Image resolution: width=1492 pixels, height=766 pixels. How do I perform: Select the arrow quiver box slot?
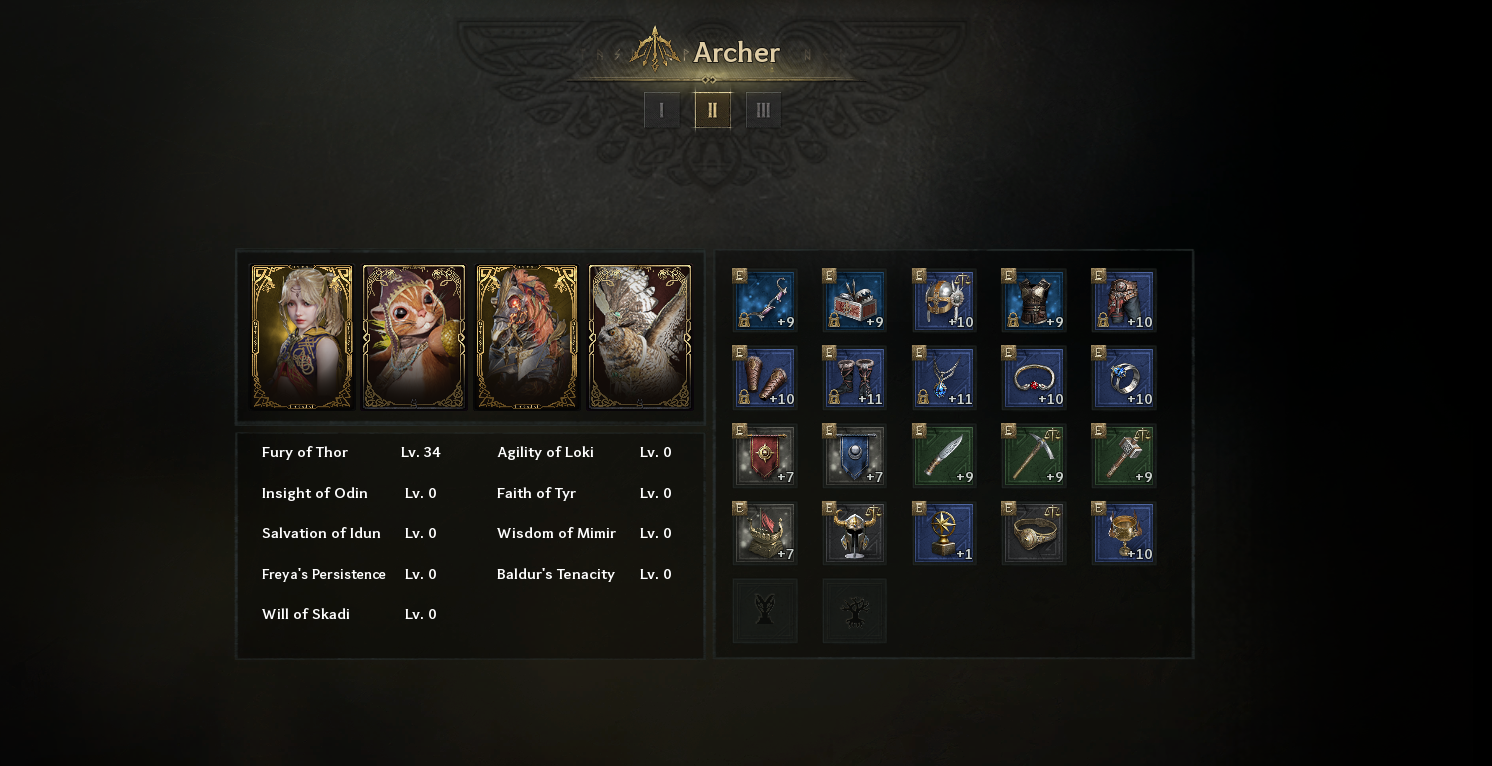click(x=854, y=300)
